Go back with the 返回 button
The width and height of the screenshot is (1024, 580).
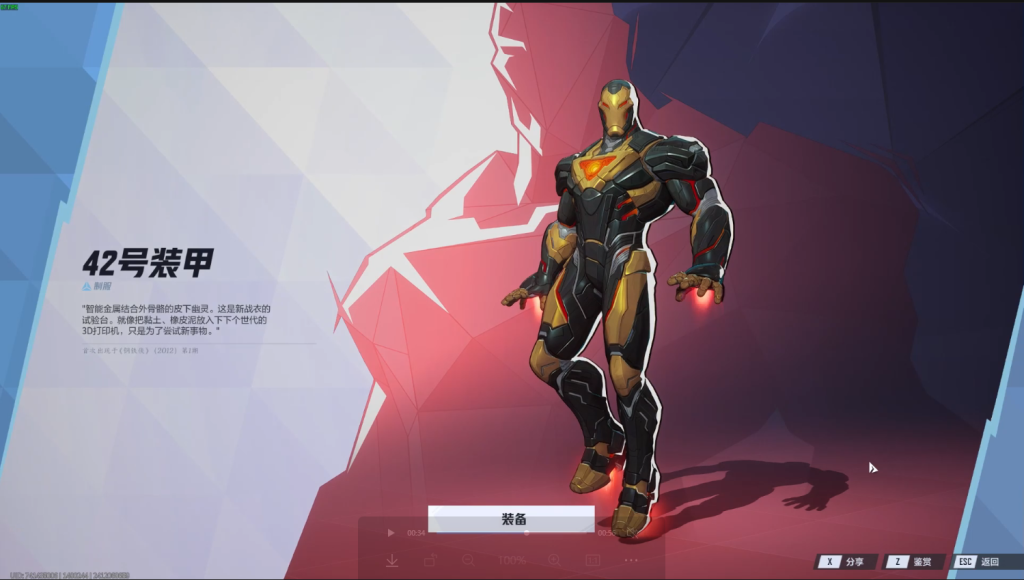[978, 562]
